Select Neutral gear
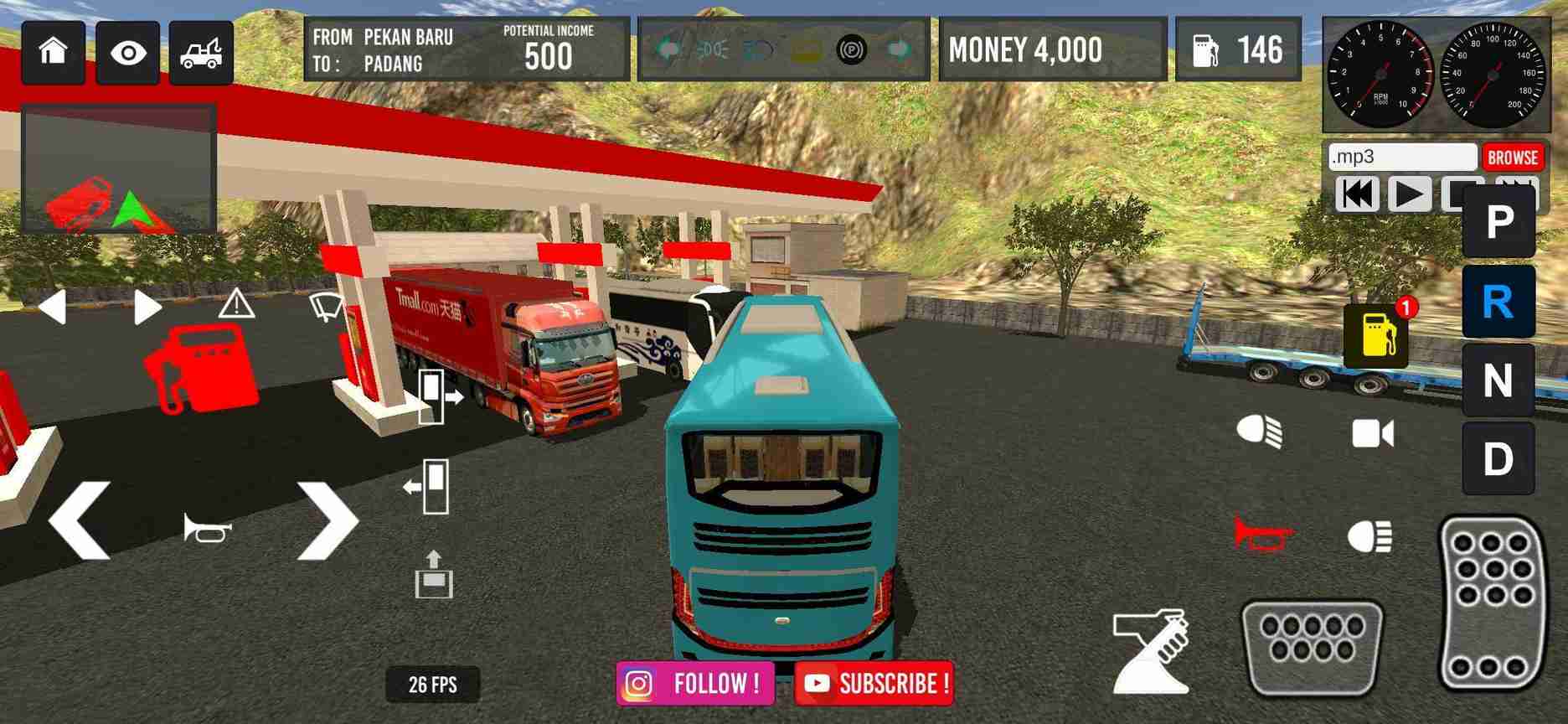The width and height of the screenshot is (1568, 724). tap(1498, 381)
